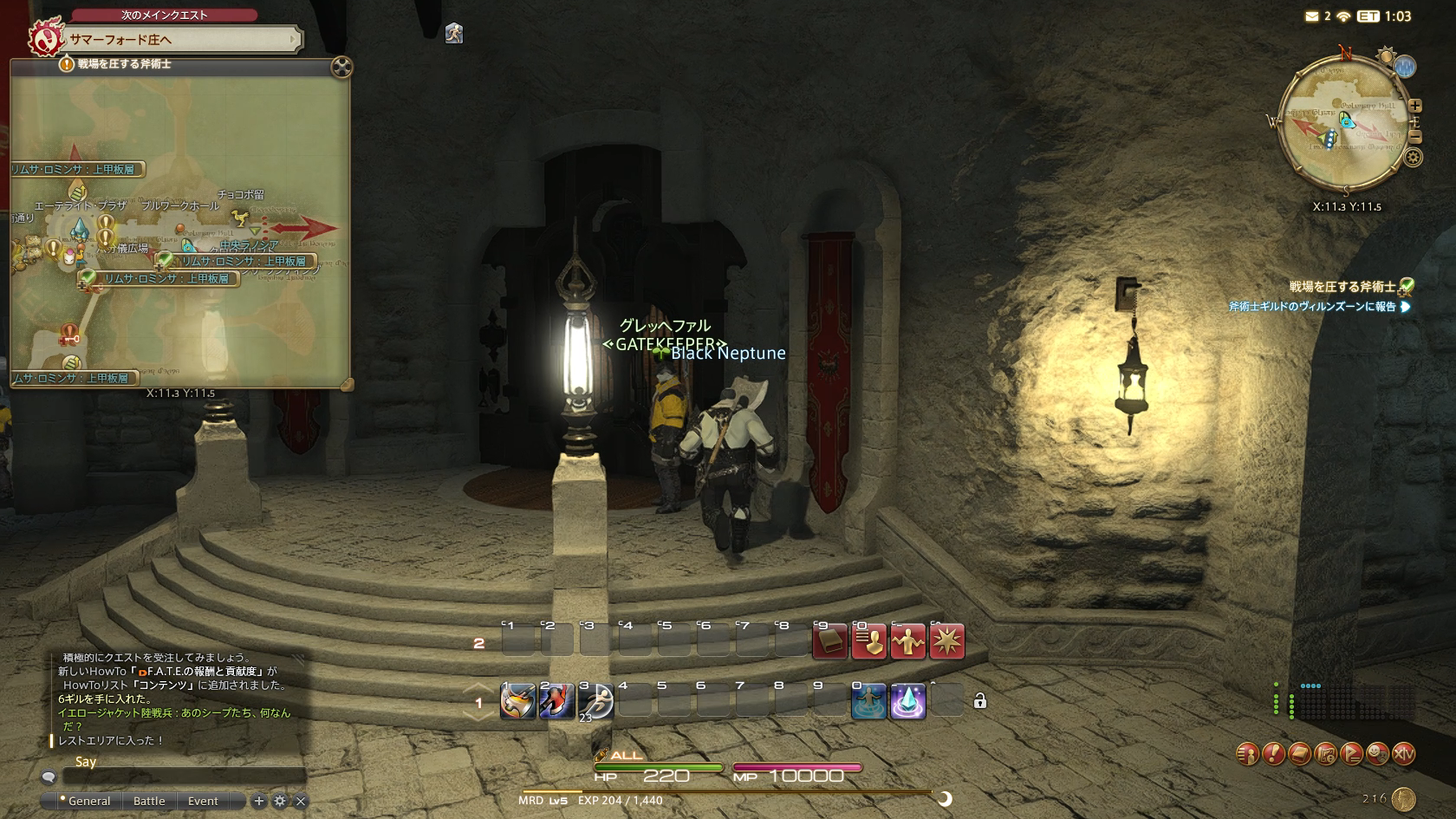
Task: Open the サマーフォード庄へ main quest banner
Action: point(182,39)
